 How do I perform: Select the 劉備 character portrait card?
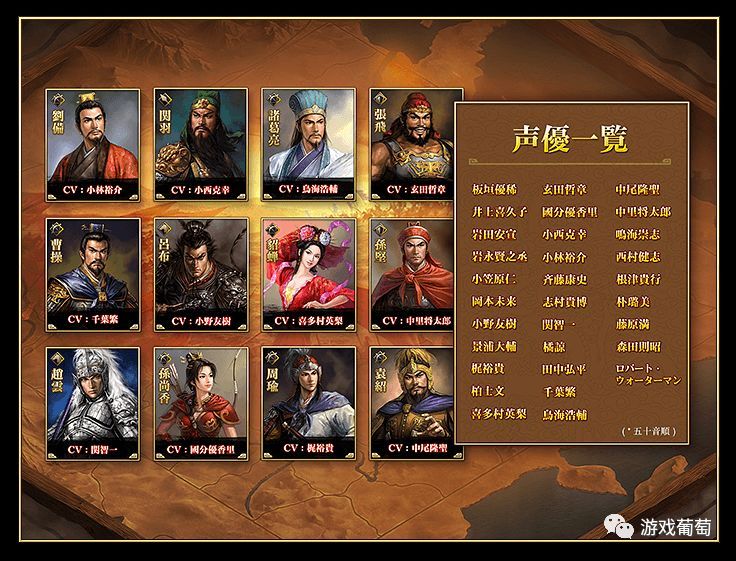coord(93,143)
